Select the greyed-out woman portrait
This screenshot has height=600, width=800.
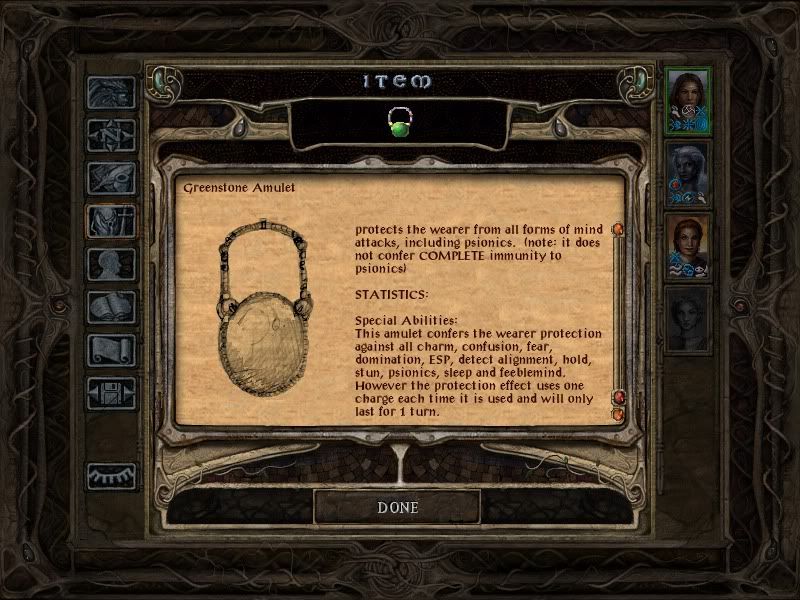(x=688, y=320)
